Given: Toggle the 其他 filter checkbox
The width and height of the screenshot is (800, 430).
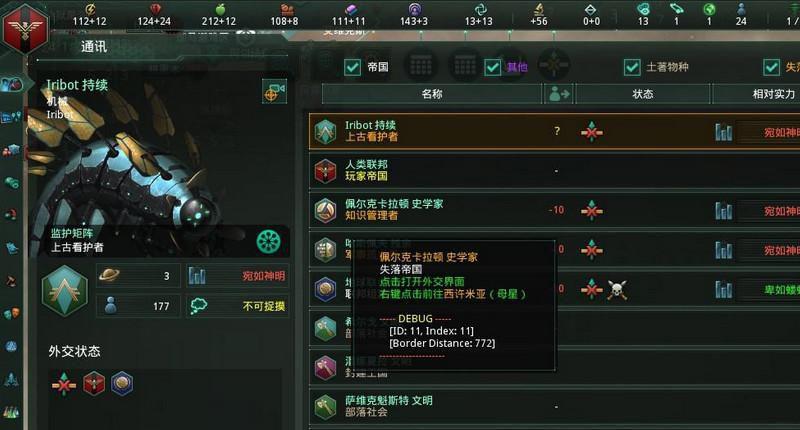Looking at the screenshot, I should click(x=492, y=67).
